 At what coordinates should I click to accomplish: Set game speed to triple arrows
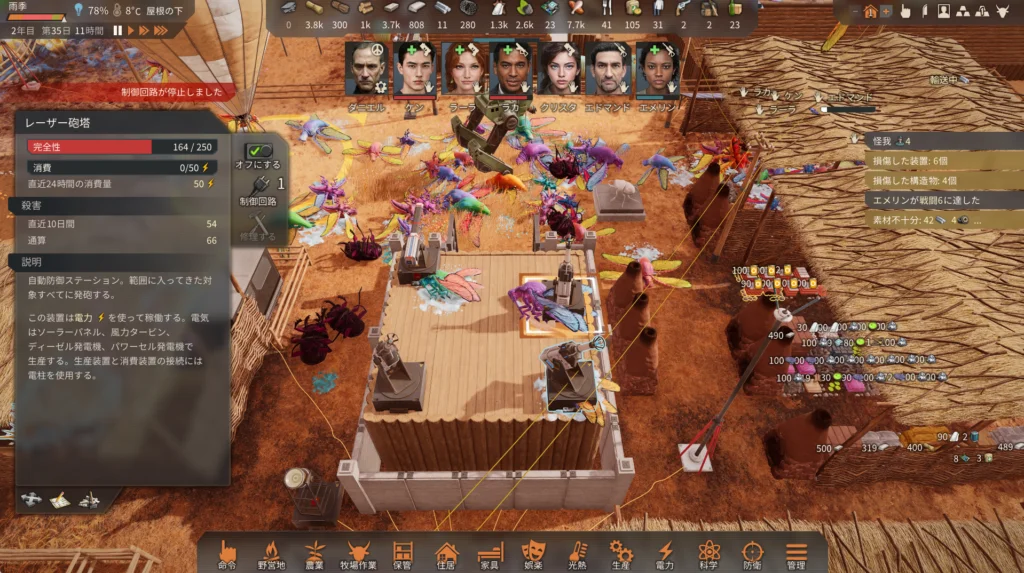pyautogui.click(x=161, y=31)
